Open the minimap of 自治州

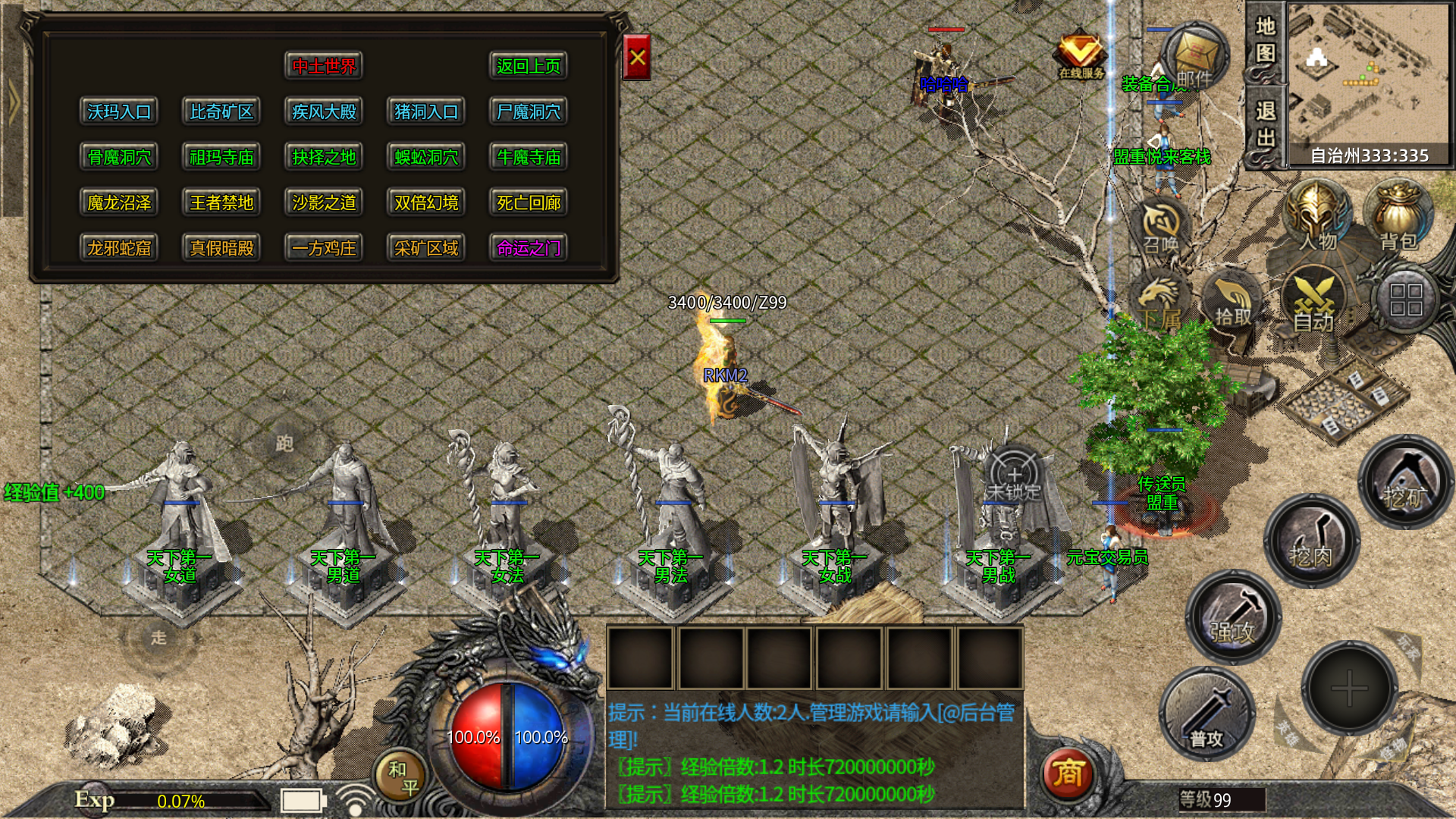pos(1368,74)
